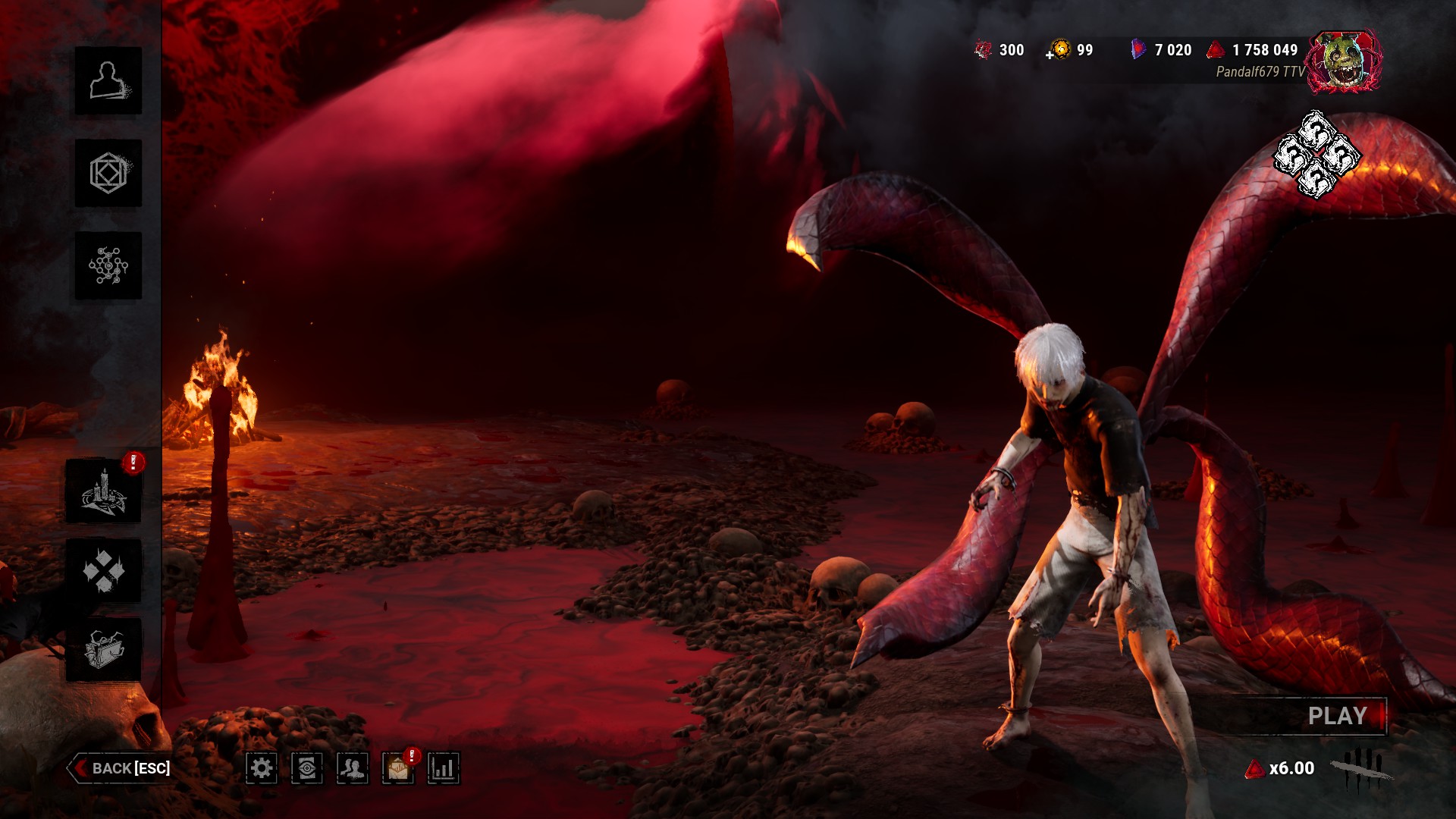Go back with the BACK button
Screen dimensions: 1456x819
pos(120,768)
